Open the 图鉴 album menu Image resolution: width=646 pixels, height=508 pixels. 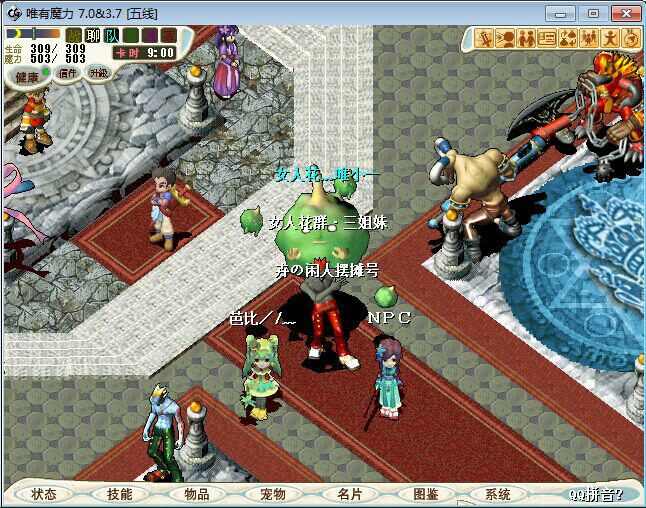click(x=425, y=494)
